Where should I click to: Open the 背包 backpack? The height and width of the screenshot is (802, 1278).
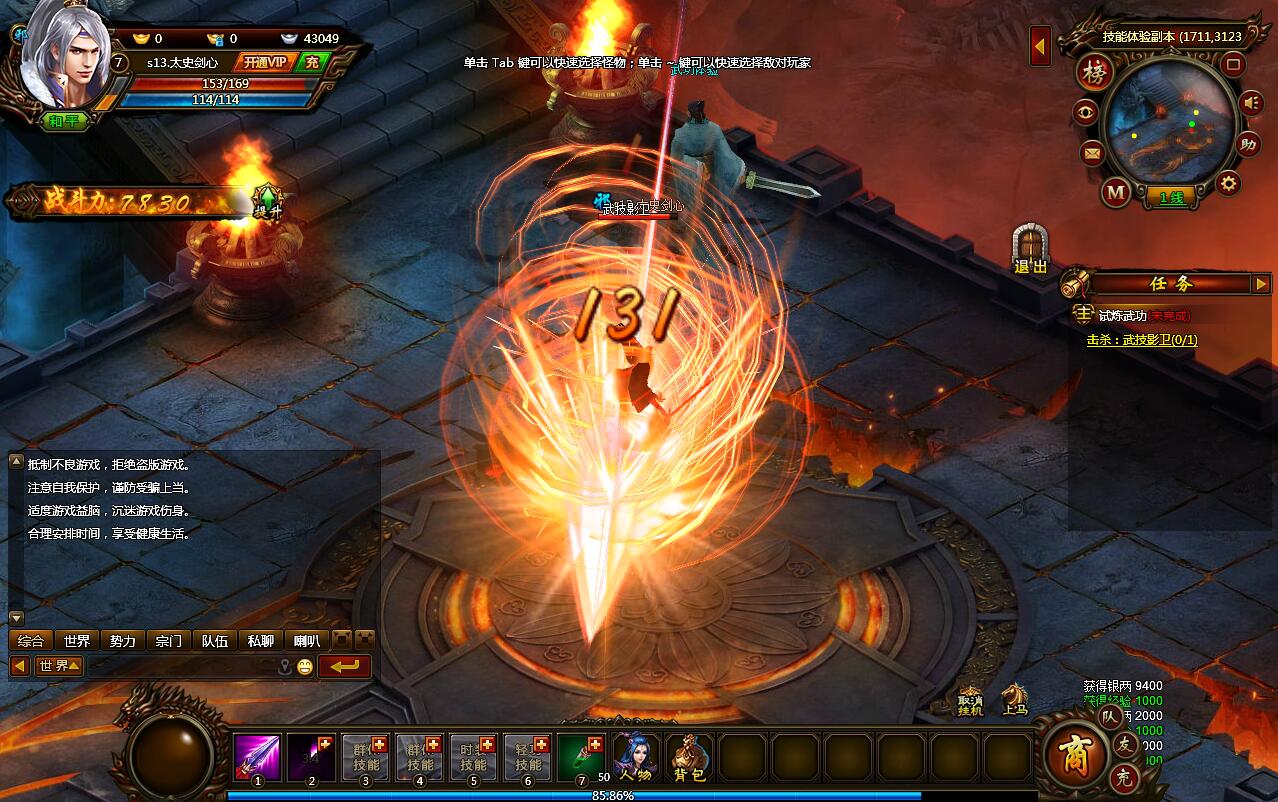point(689,757)
